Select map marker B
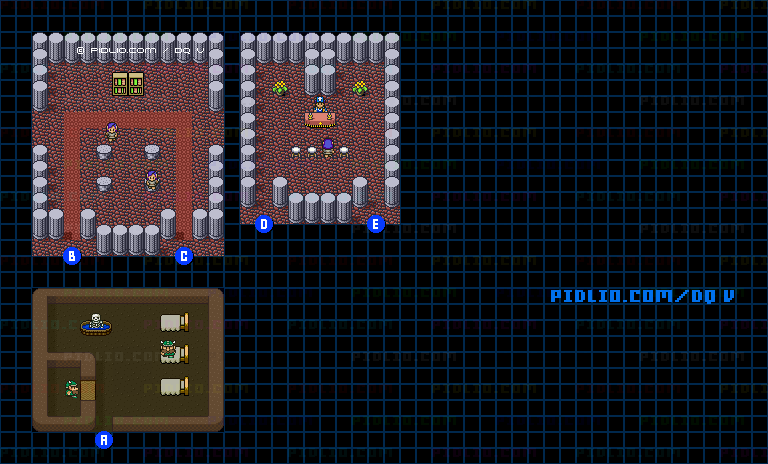Screen dimensions: 768x464 [x=72, y=256]
